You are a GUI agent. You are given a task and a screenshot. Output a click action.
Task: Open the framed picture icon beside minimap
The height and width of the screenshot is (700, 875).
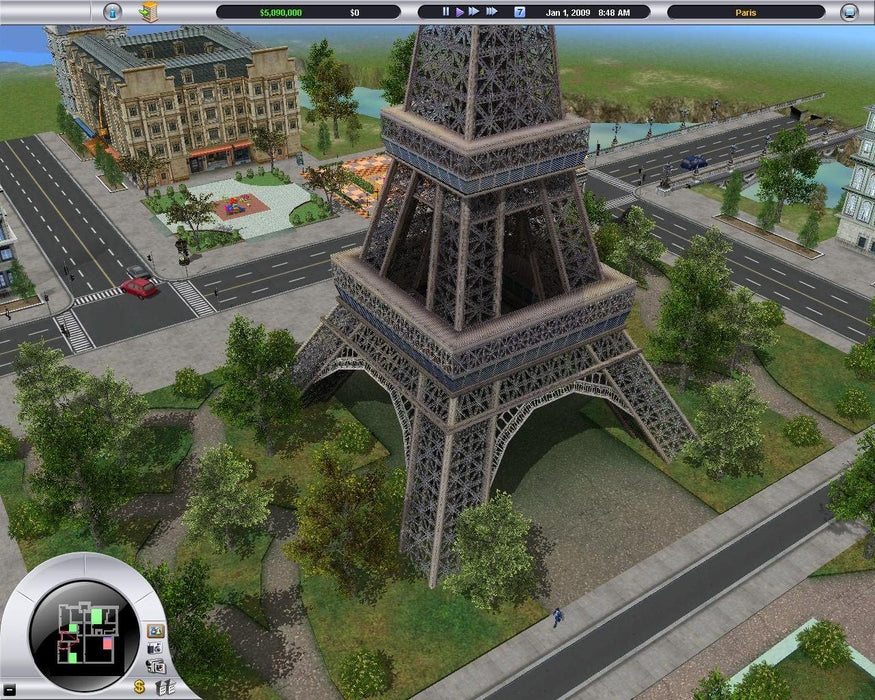155,631
